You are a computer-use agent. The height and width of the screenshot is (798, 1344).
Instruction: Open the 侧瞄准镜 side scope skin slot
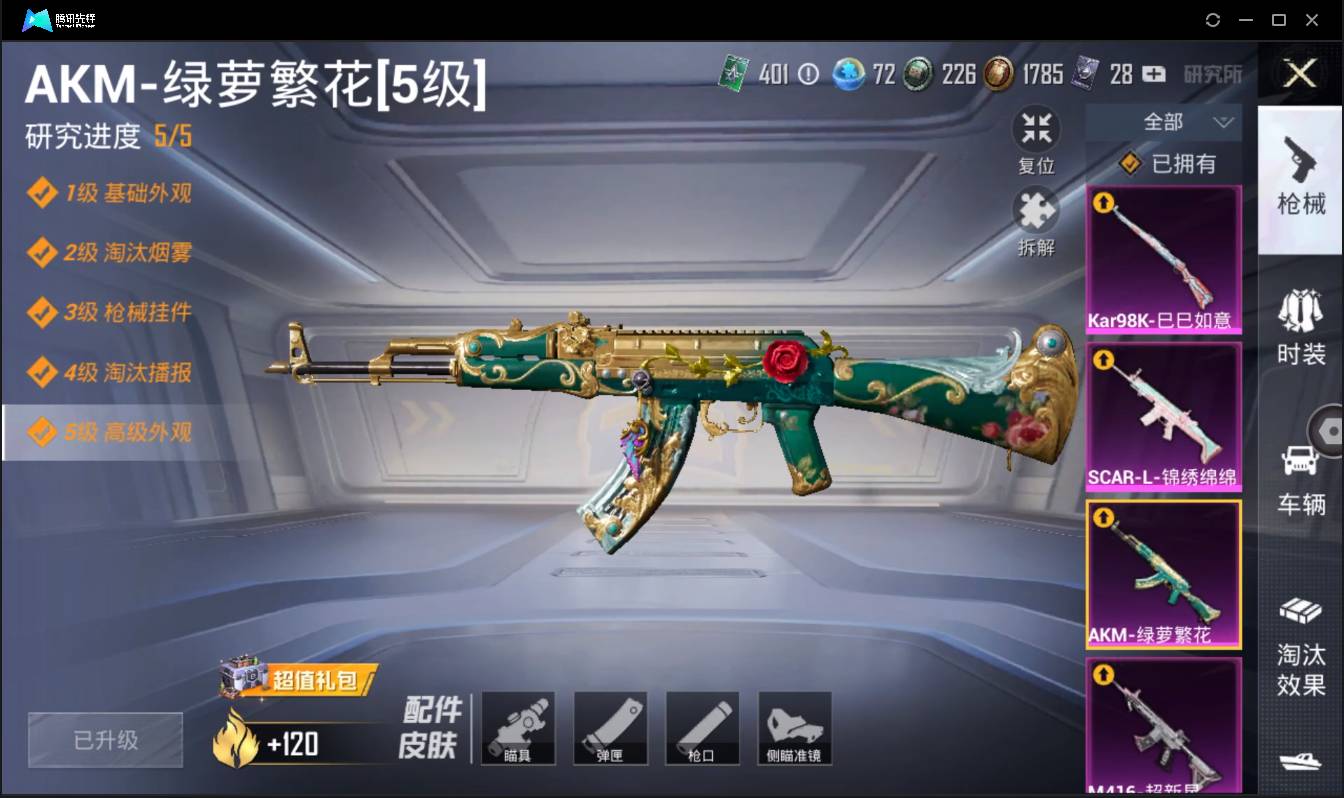(x=795, y=727)
